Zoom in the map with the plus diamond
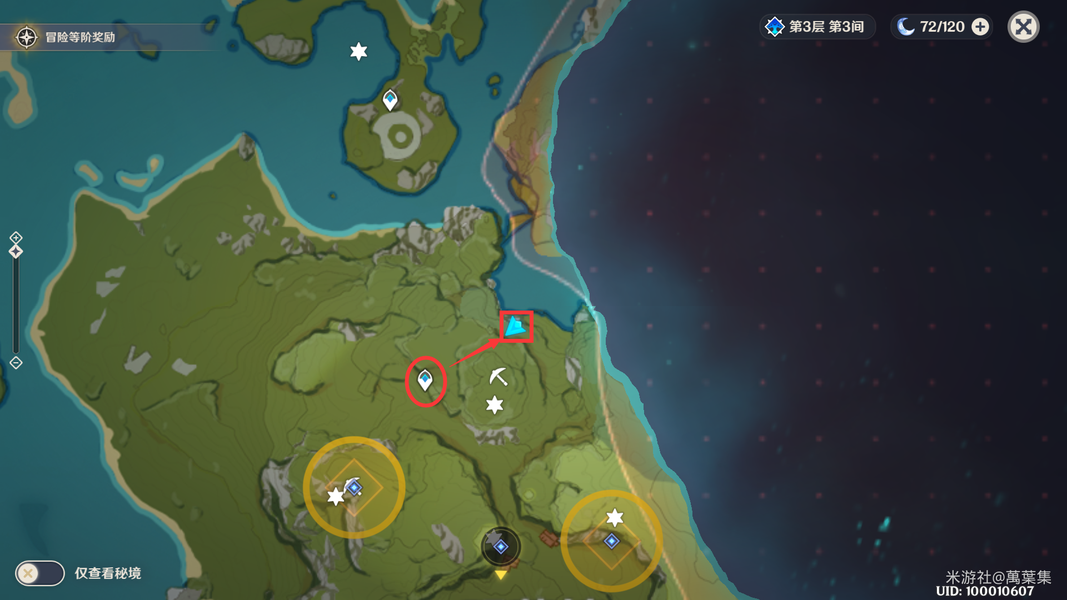 (16, 238)
